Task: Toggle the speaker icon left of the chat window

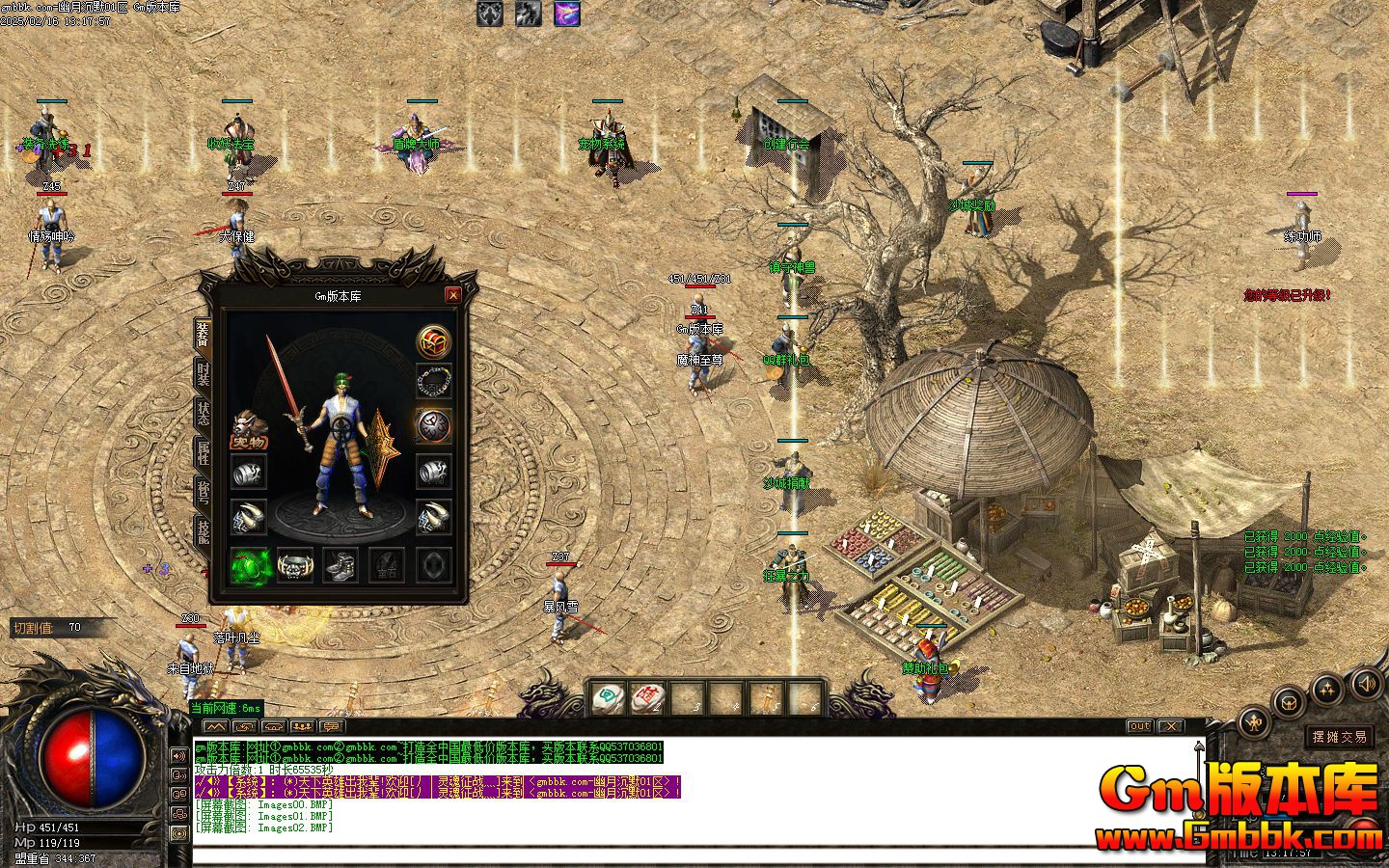Action: 177,756
